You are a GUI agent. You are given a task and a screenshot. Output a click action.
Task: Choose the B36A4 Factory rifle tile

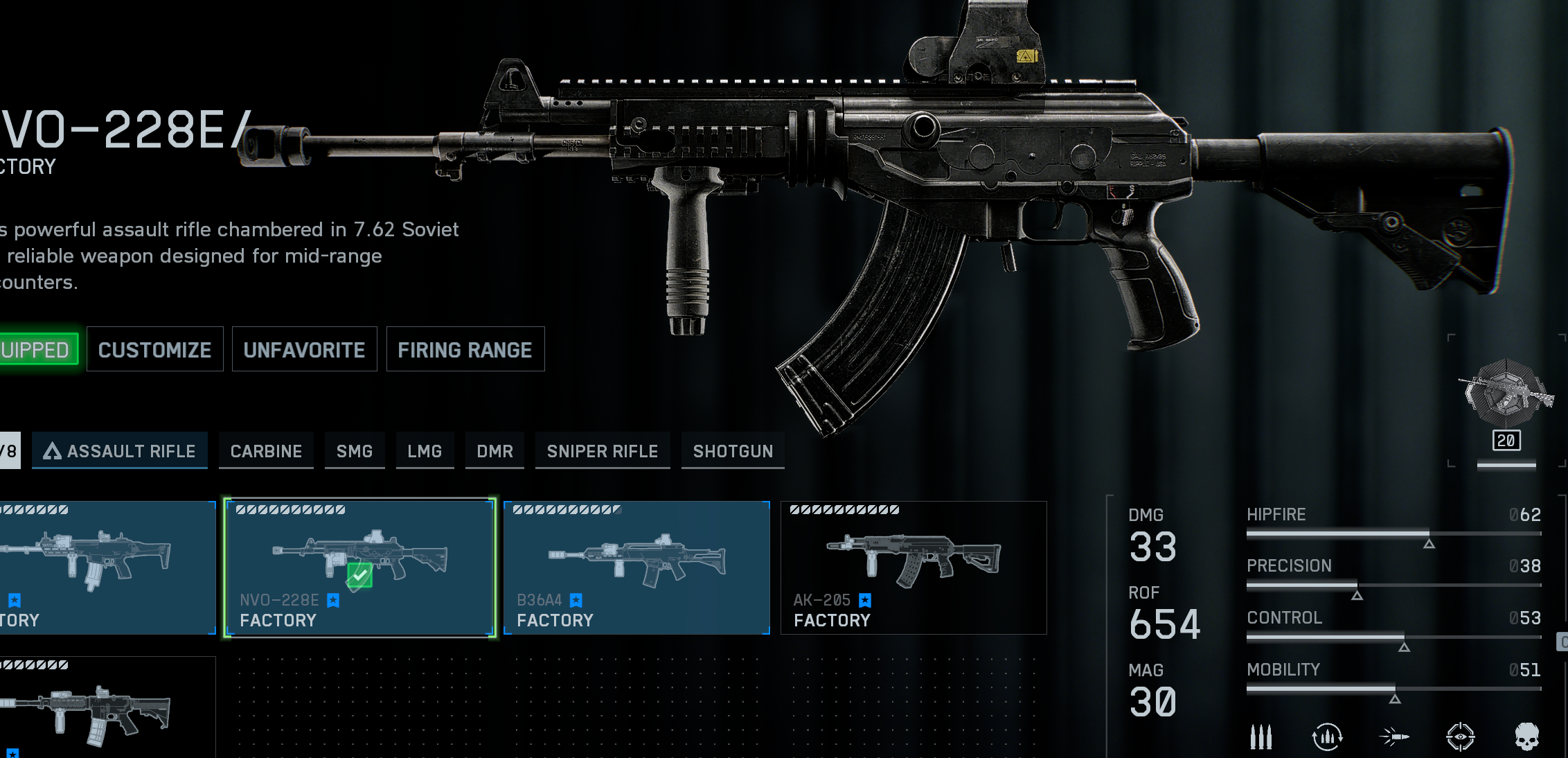tap(636, 567)
